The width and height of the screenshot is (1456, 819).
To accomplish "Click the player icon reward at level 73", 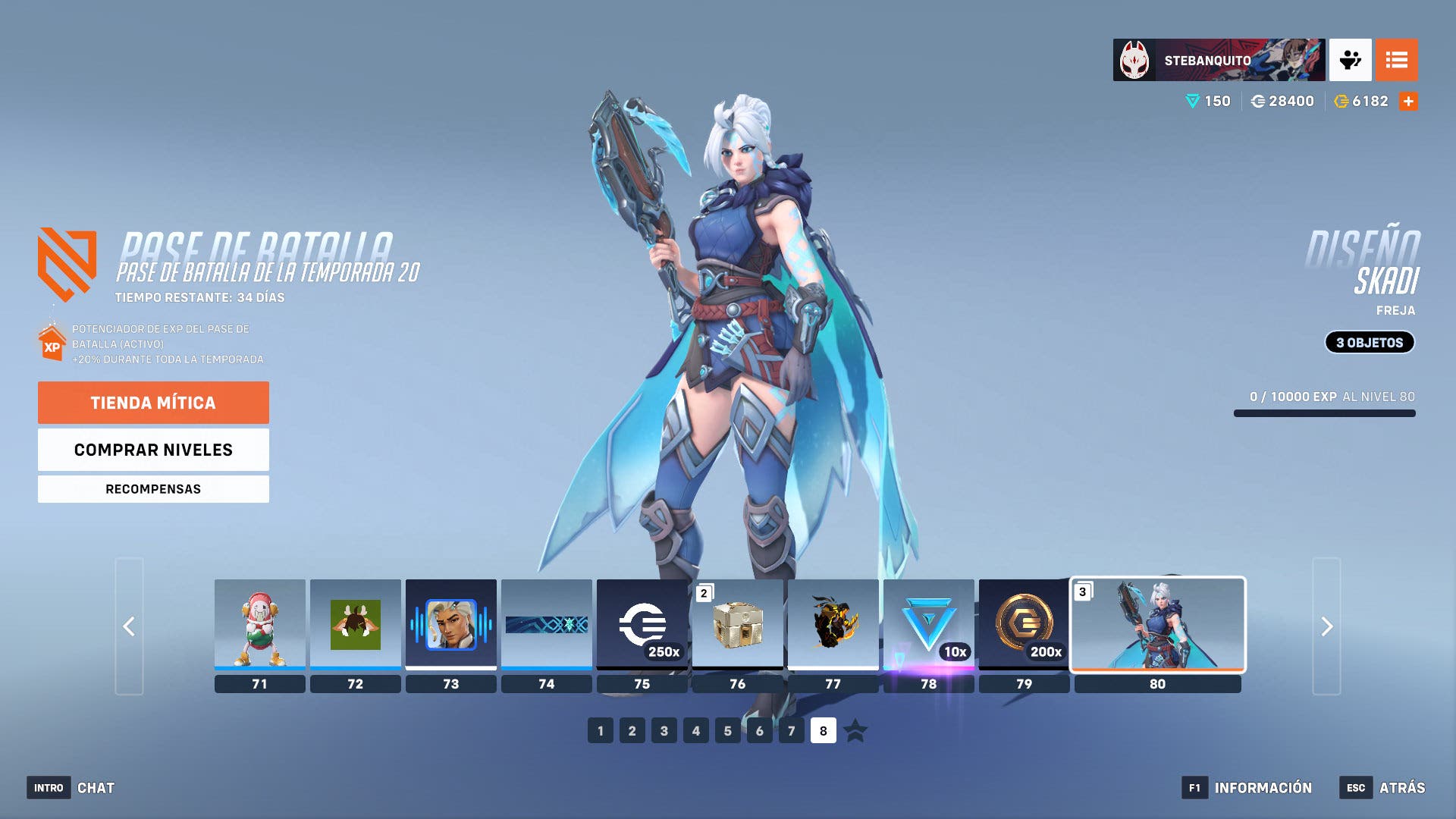I will coord(451,625).
